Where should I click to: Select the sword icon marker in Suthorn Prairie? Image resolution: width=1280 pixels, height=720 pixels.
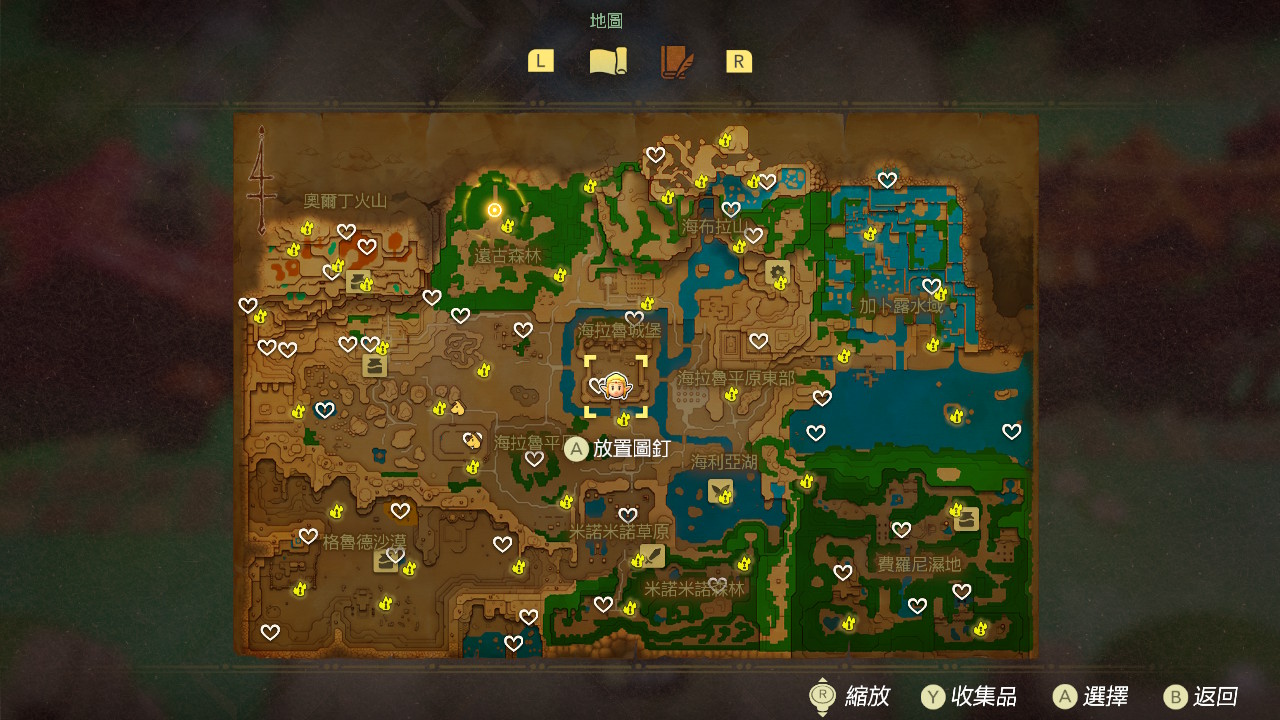652,555
